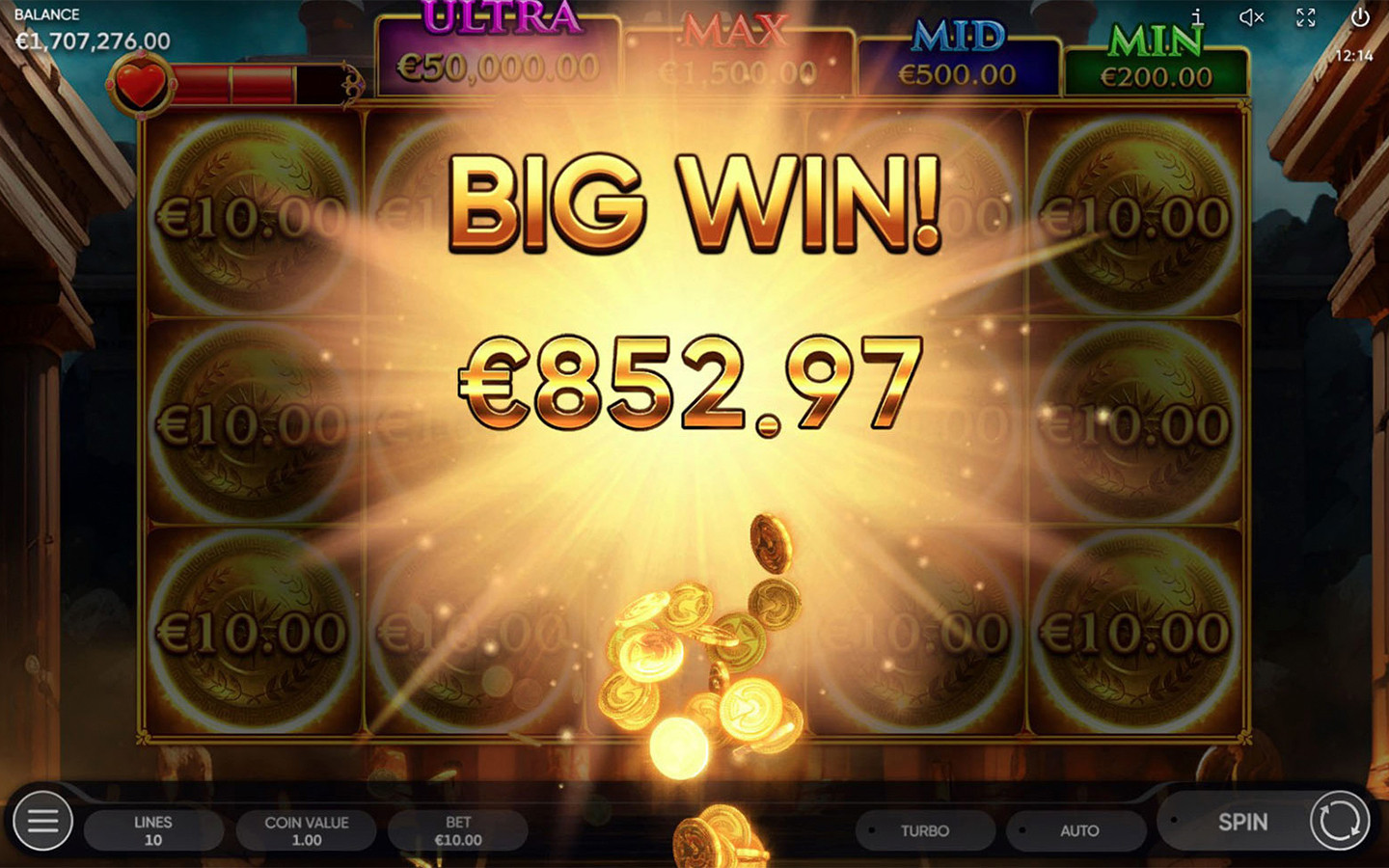This screenshot has width=1389, height=868.
Task: Open the COIN VALUE selector showing 1.00
Action: (x=306, y=830)
